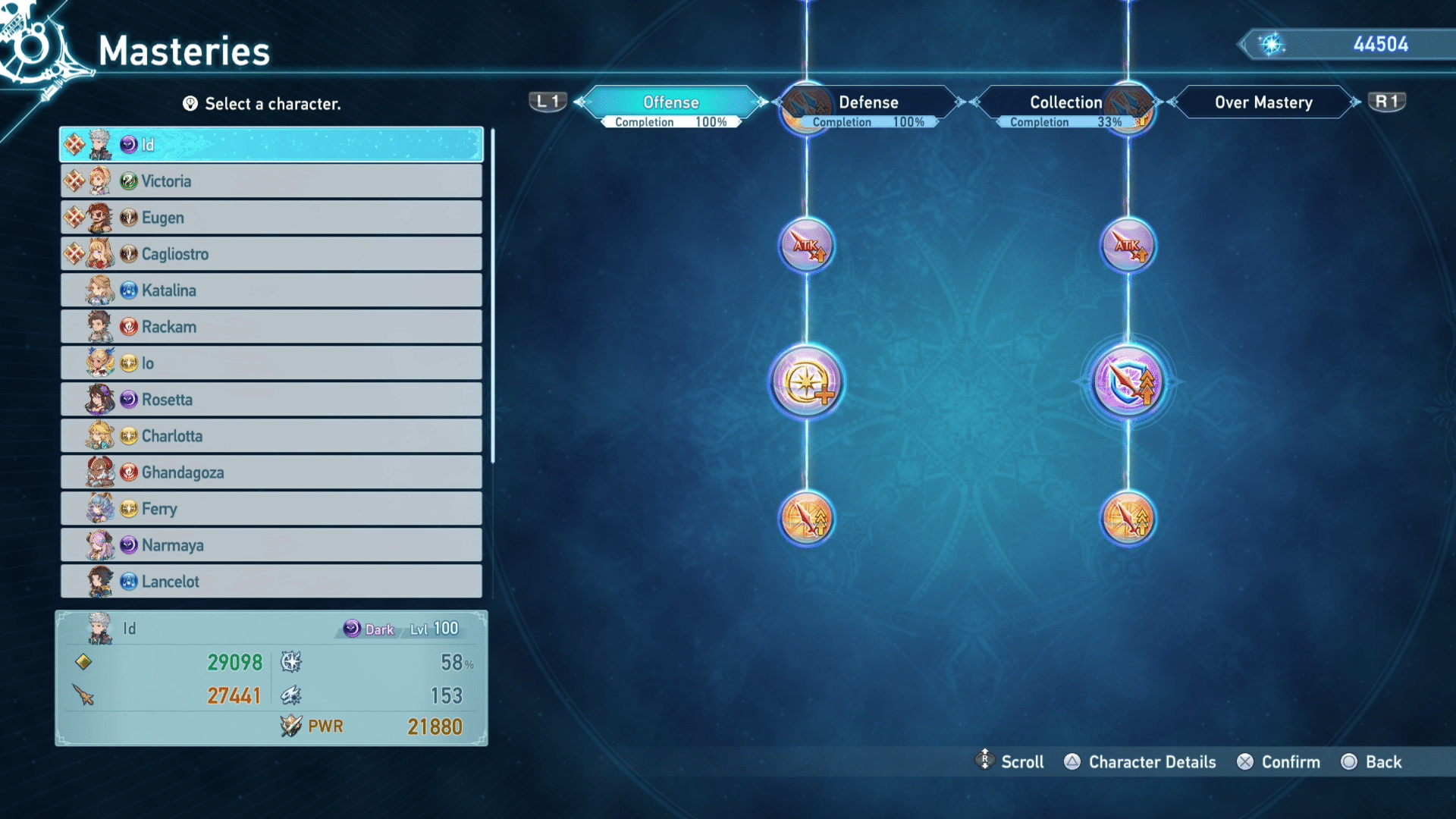The image size is (1456, 819).
Task: Show the Collection mastery tab
Action: 1065,103
